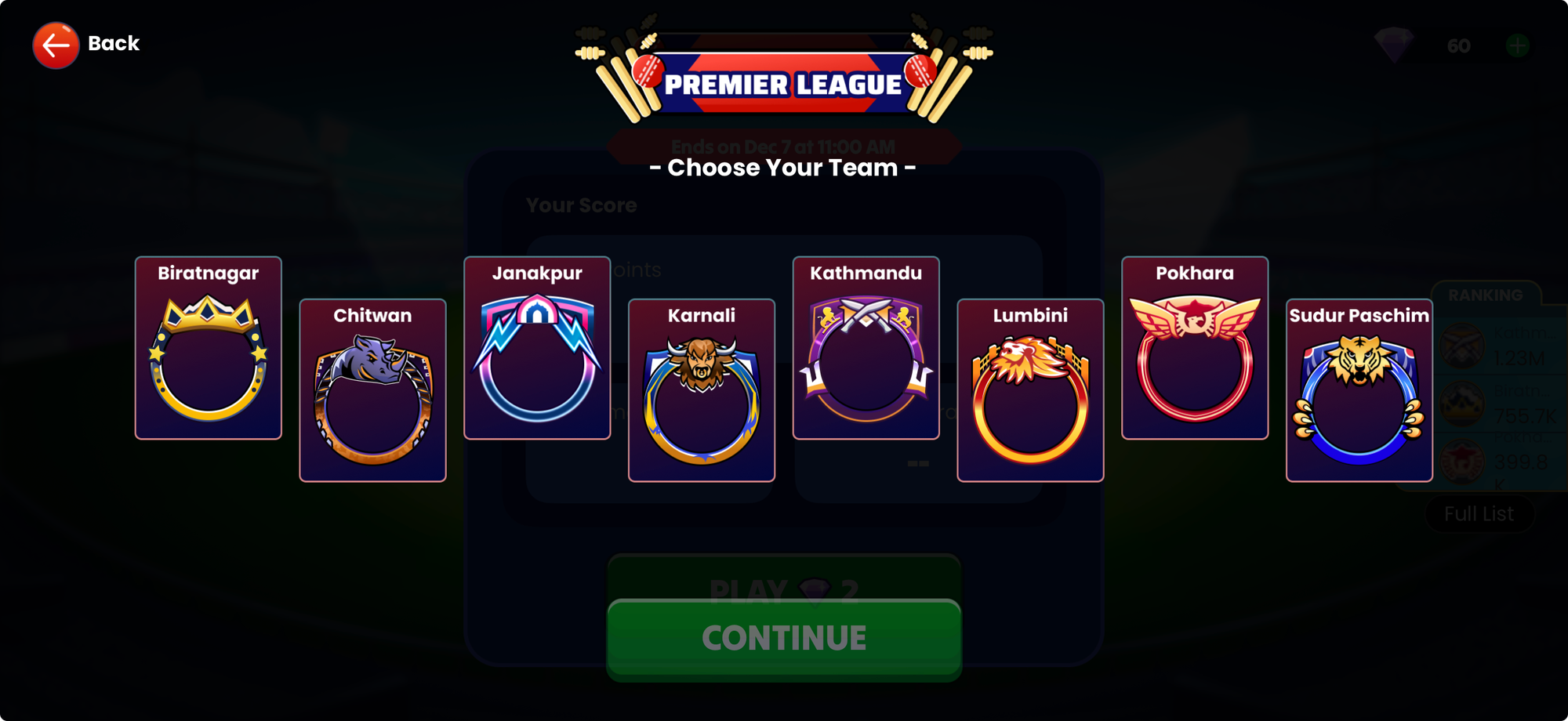The height and width of the screenshot is (721, 1568).
Task: Open the RANKING tab
Action: point(1486,295)
